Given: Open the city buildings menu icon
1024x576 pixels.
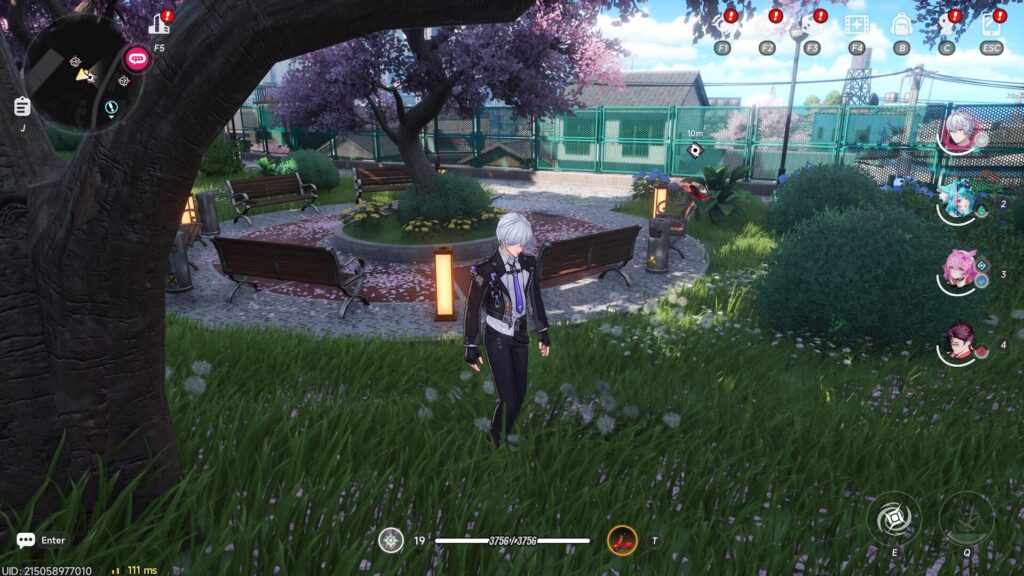Looking at the screenshot, I should [x=159, y=24].
